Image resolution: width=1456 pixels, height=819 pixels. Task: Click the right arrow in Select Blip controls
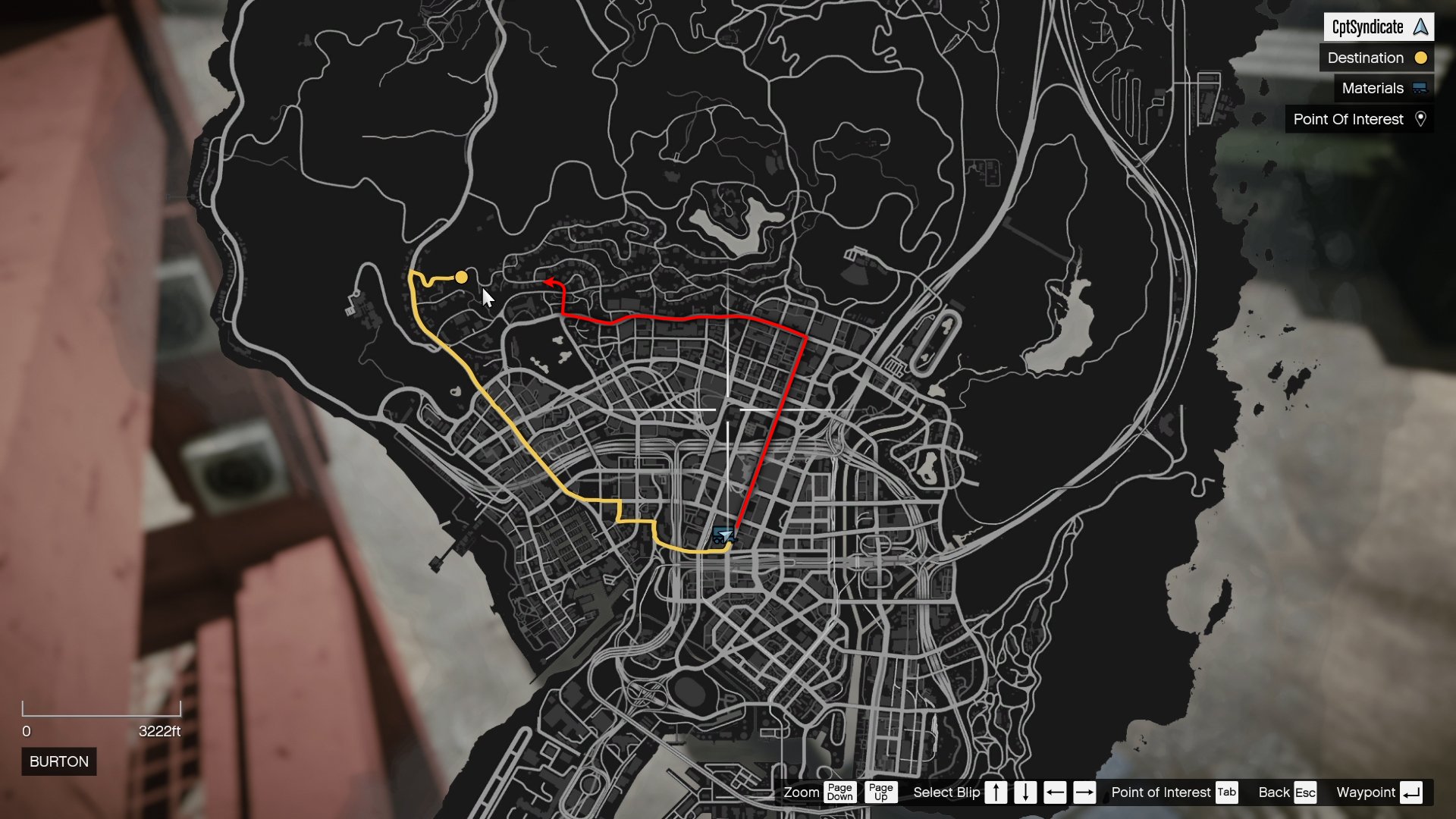1084,792
